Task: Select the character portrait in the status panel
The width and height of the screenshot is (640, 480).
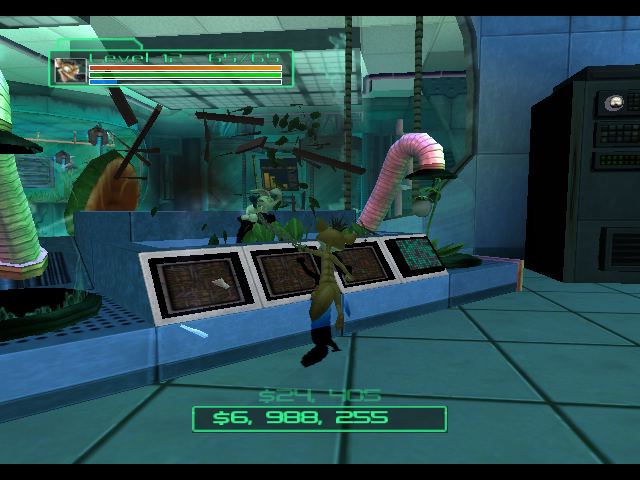Action: (x=70, y=70)
